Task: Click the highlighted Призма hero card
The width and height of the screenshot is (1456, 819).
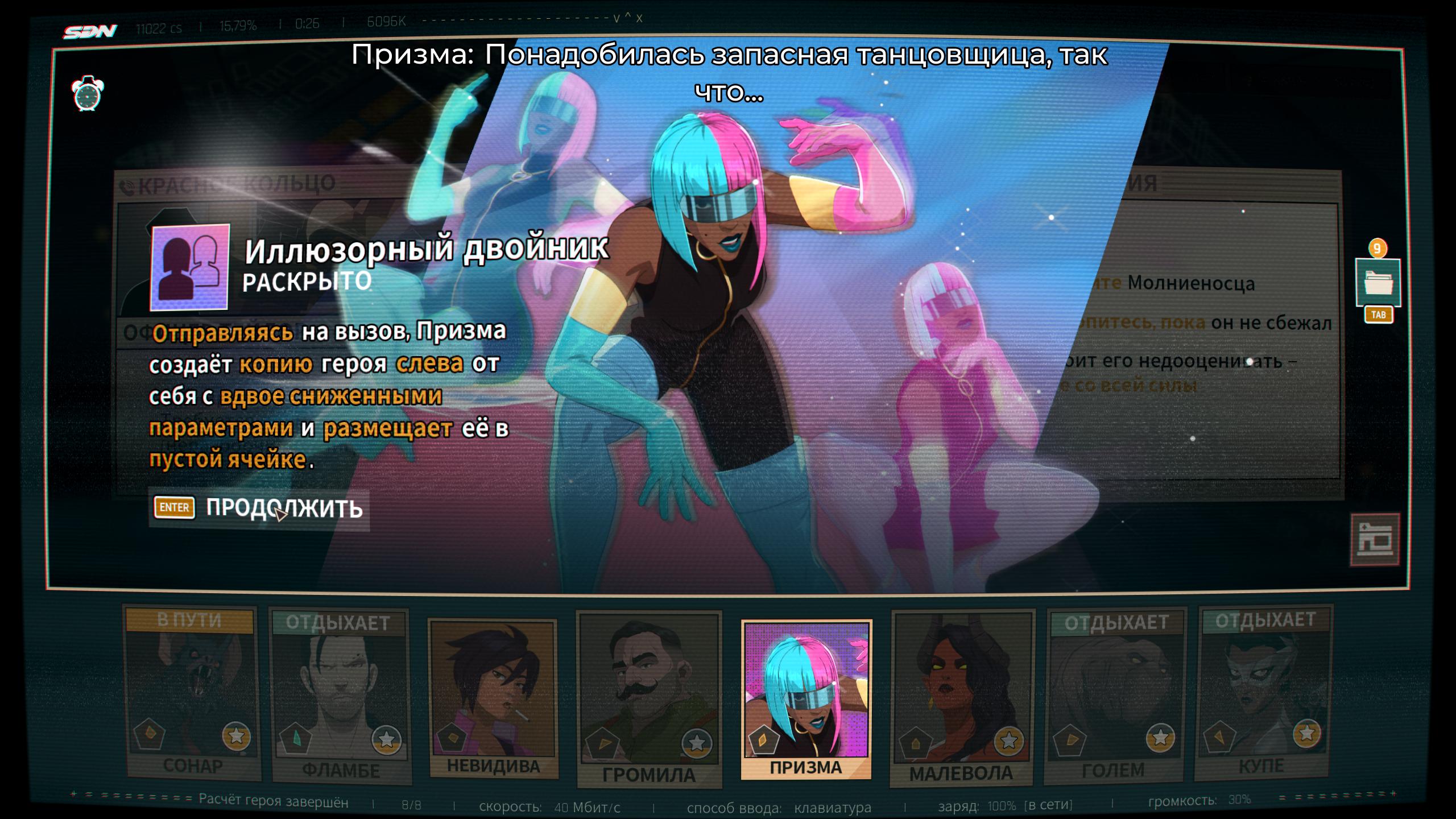Action: pyautogui.click(x=806, y=698)
